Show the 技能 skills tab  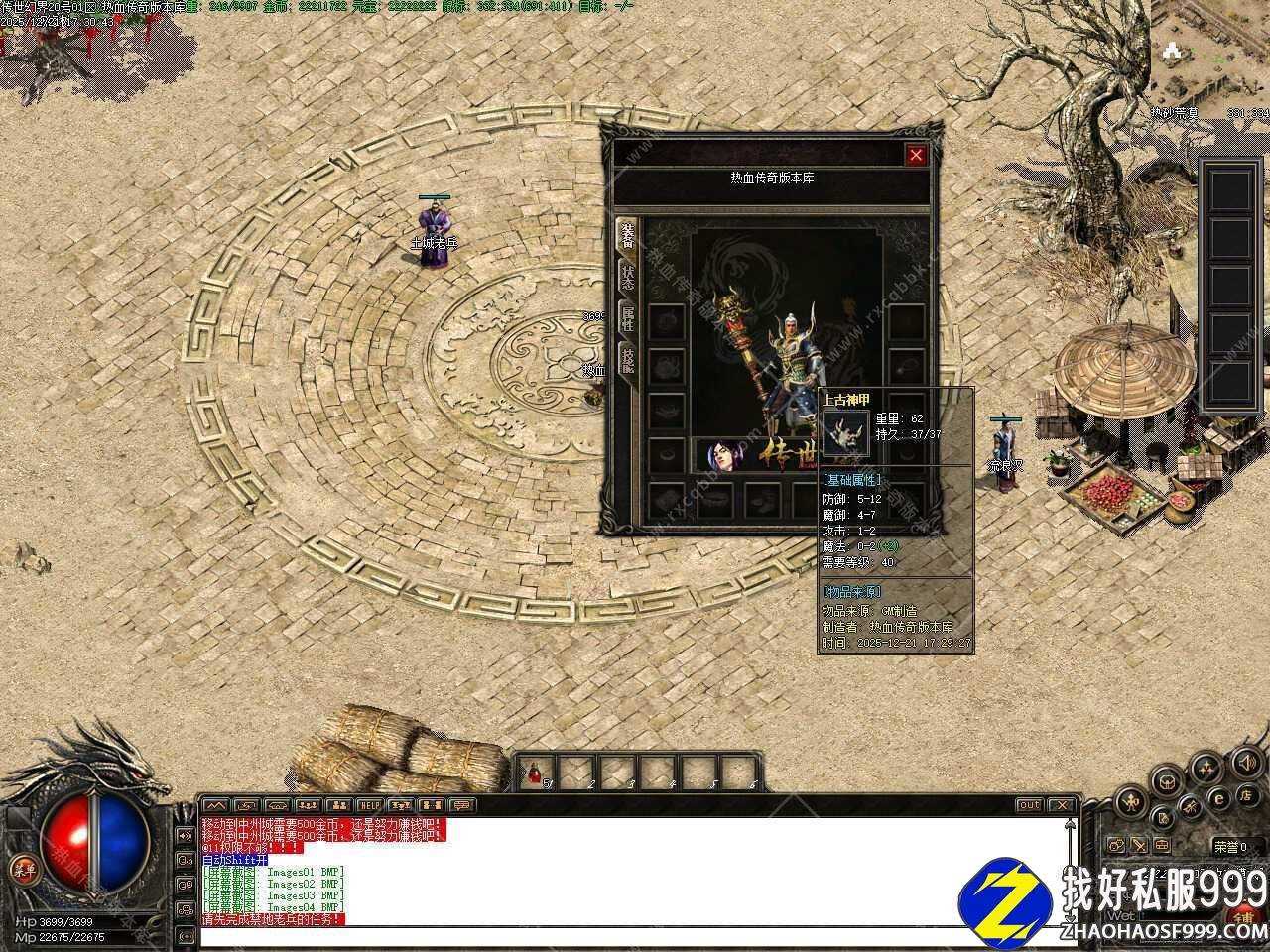click(x=627, y=359)
